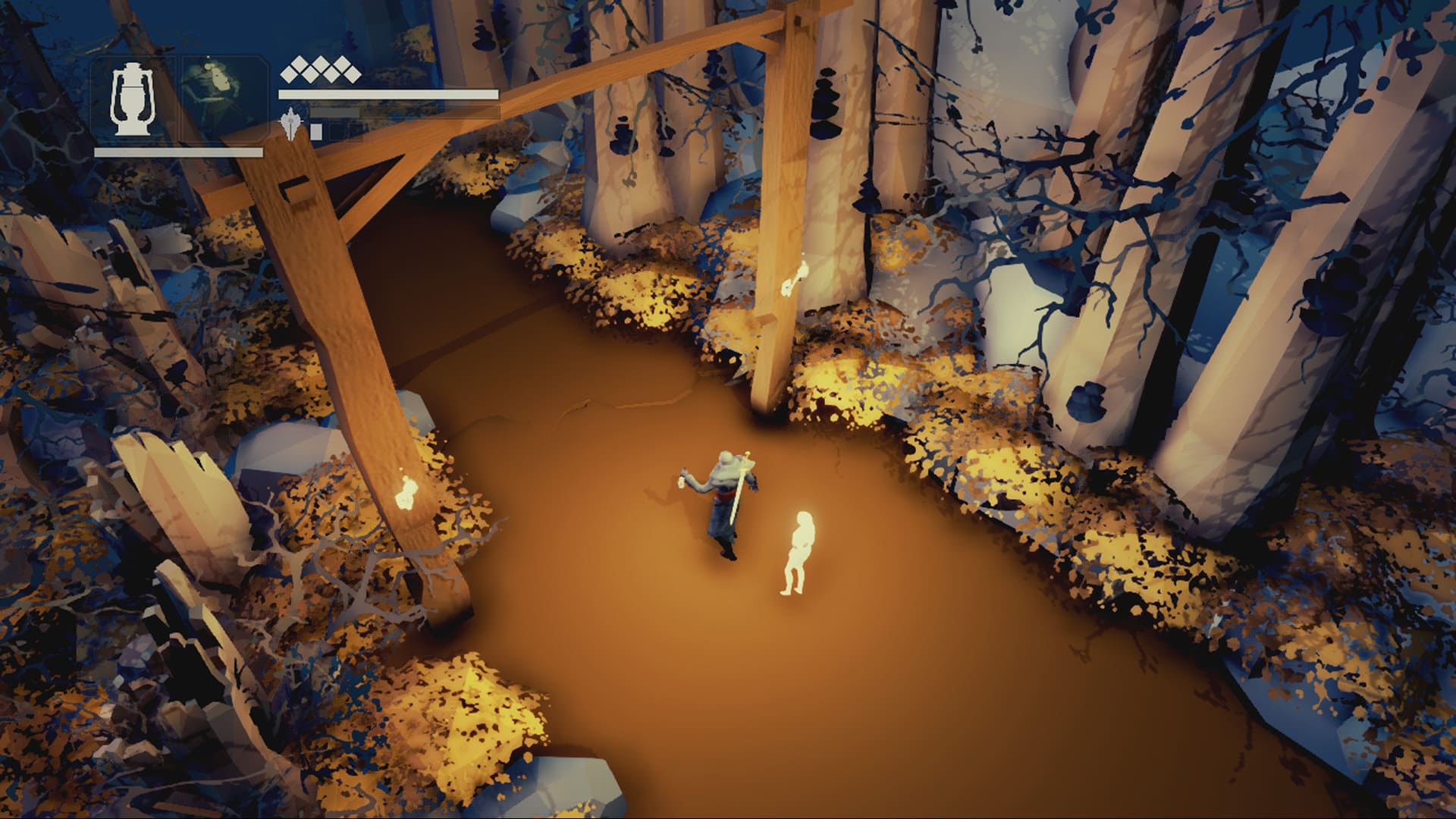The image size is (1456, 819).
Task: Click the spiked emblem ability icon
Action: (x=292, y=125)
